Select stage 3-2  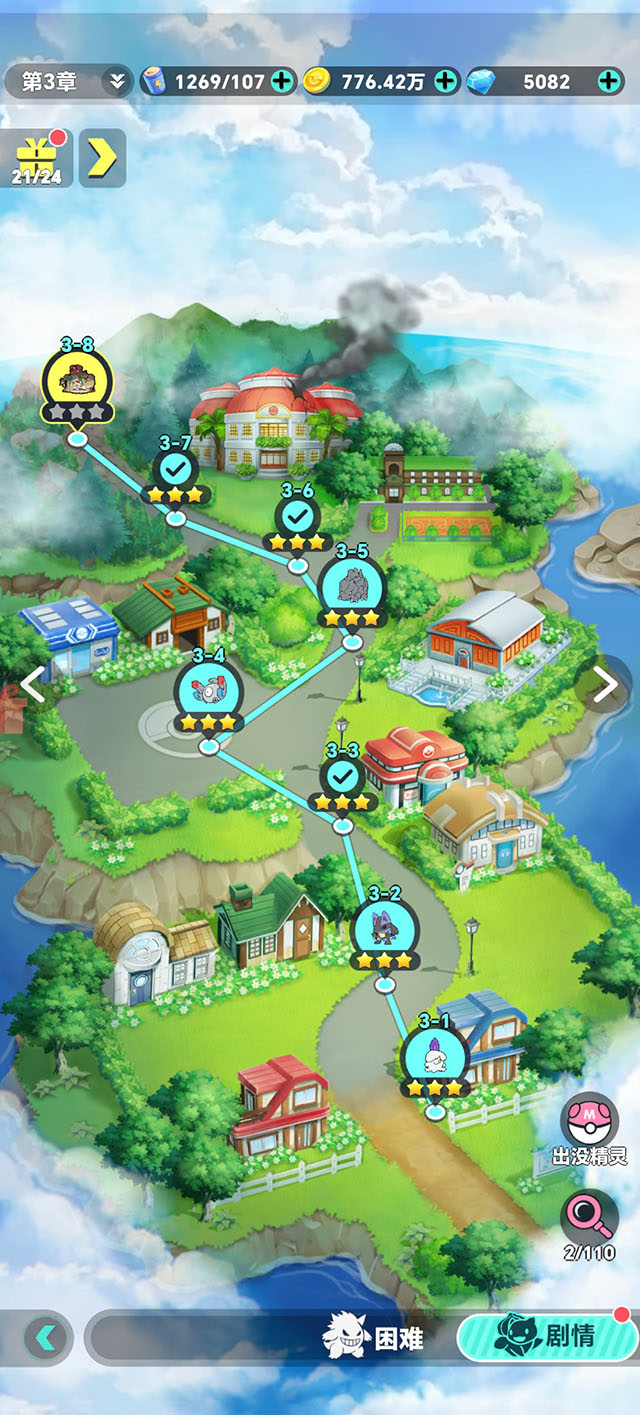pos(385,929)
